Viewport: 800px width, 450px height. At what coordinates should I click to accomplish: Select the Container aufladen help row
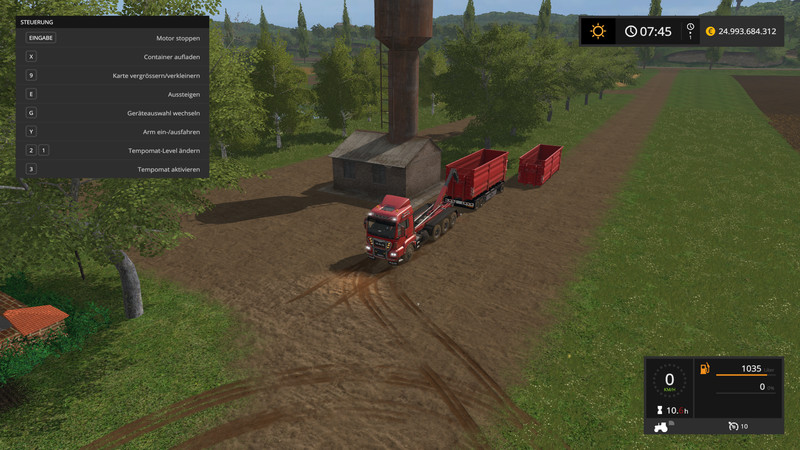[112, 57]
